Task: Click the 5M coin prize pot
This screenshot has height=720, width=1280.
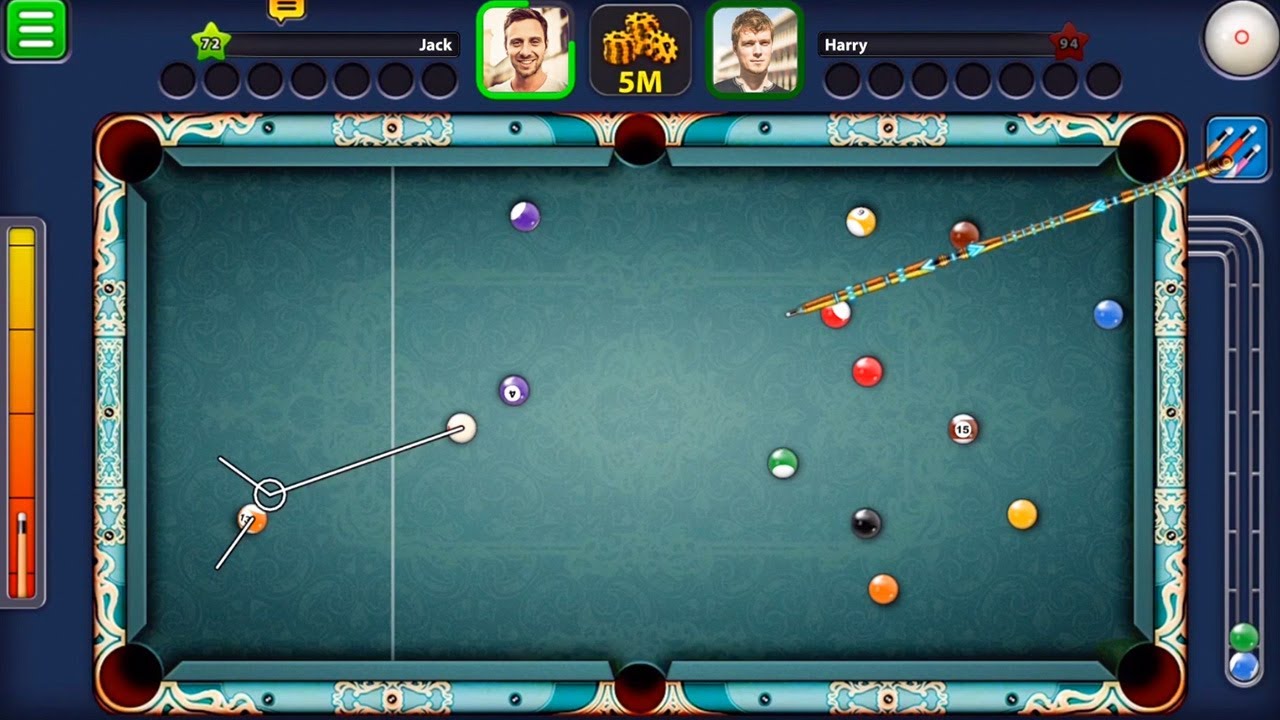Action: coord(640,50)
